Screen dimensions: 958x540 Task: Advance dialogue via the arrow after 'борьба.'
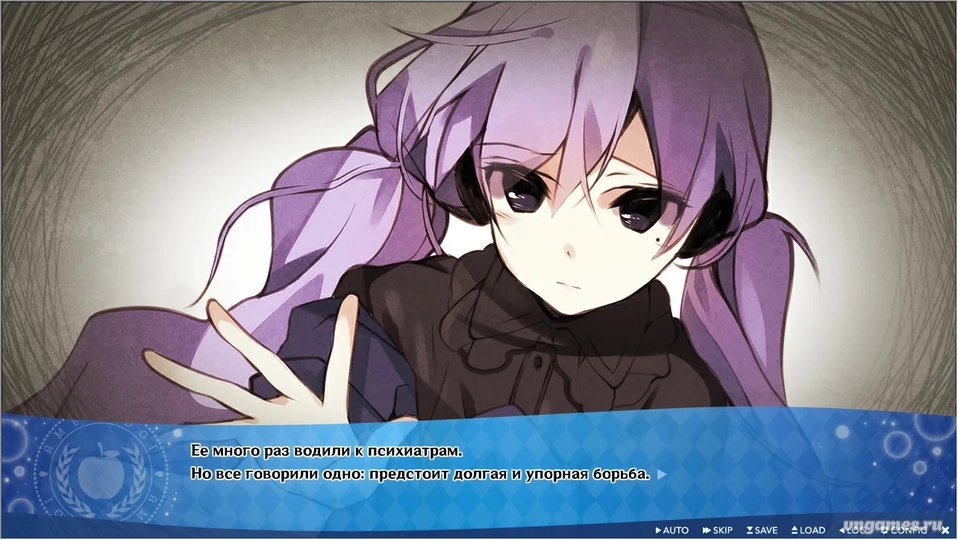pos(661,475)
